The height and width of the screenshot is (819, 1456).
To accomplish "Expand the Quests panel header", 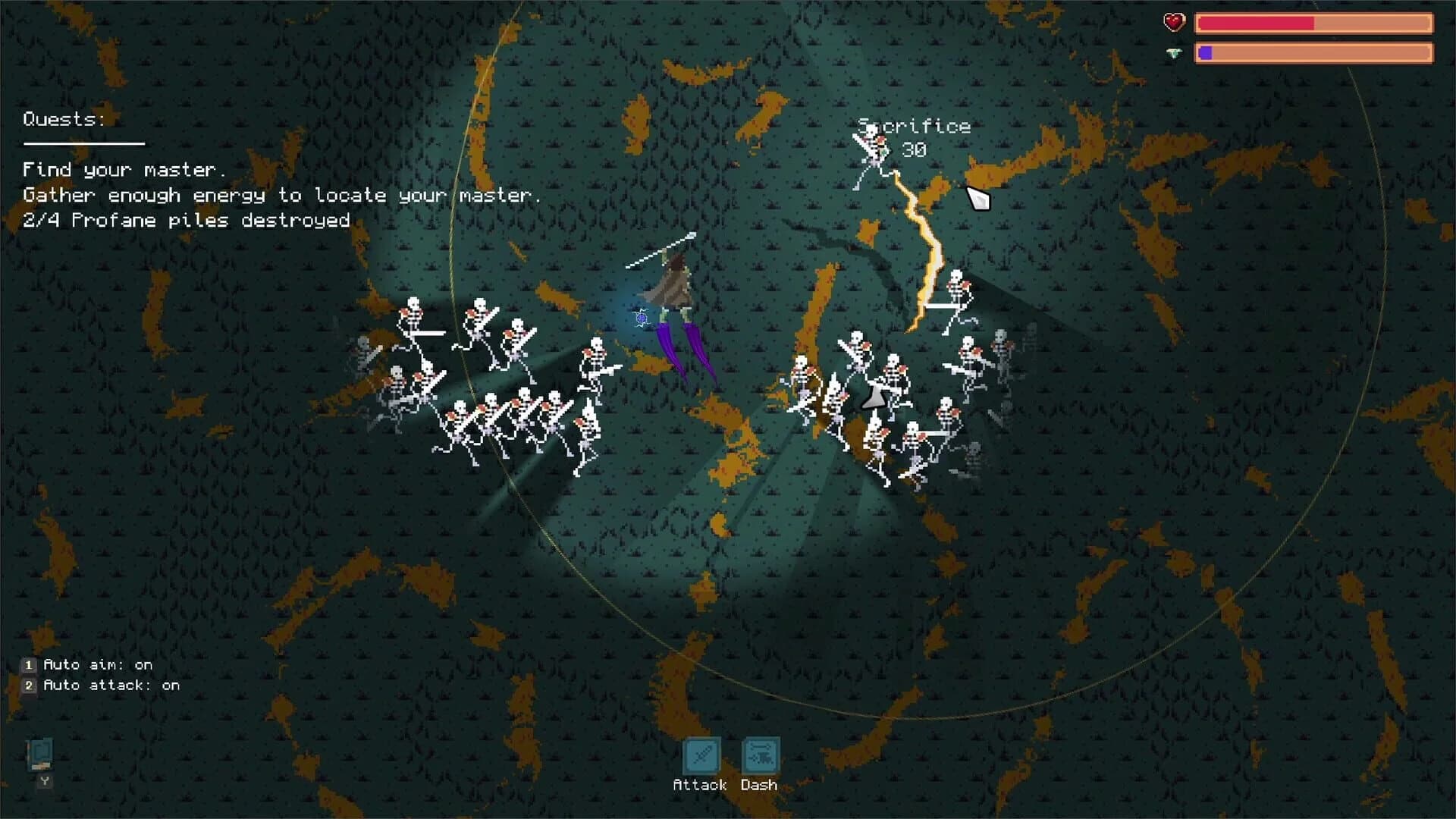I will [x=63, y=119].
